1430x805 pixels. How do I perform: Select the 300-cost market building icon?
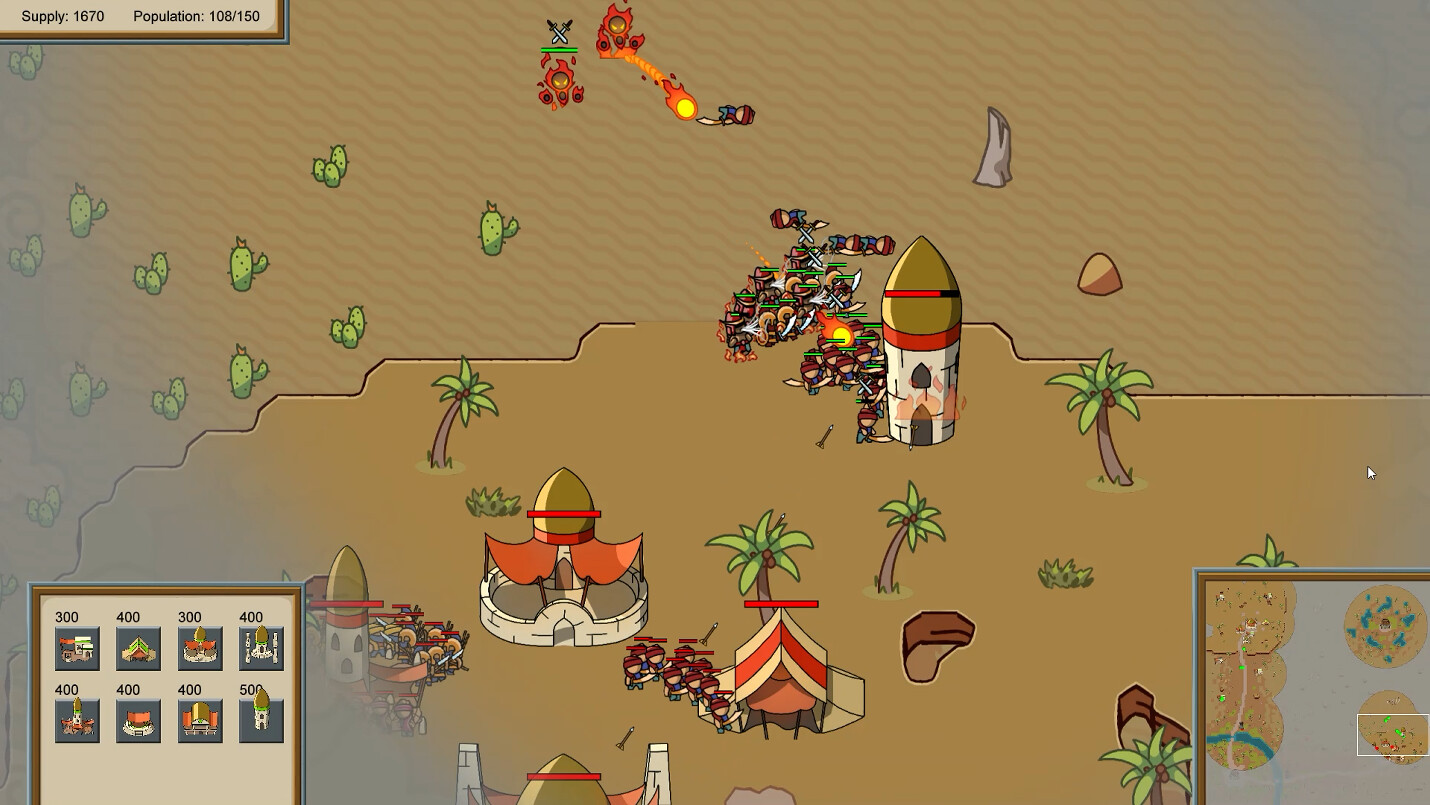(x=76, y=648)
